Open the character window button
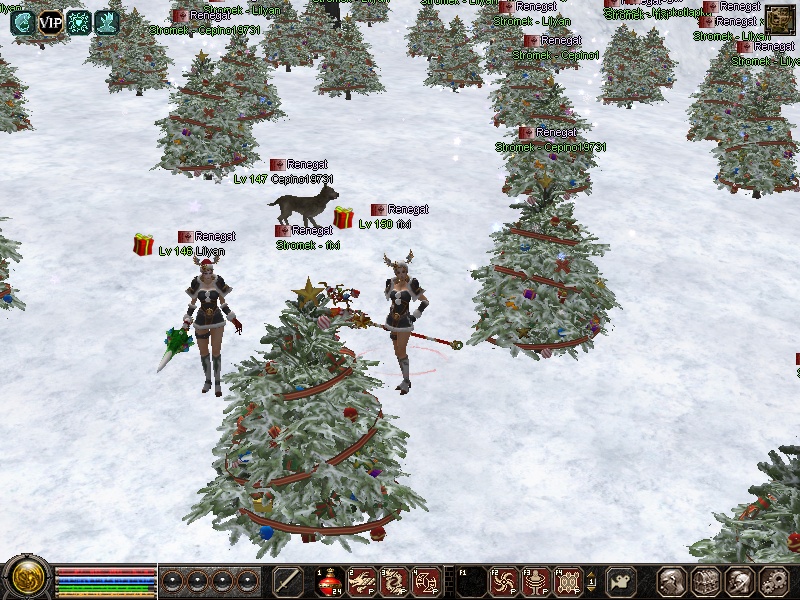This screenshot has height=600, width=800. 672,581
